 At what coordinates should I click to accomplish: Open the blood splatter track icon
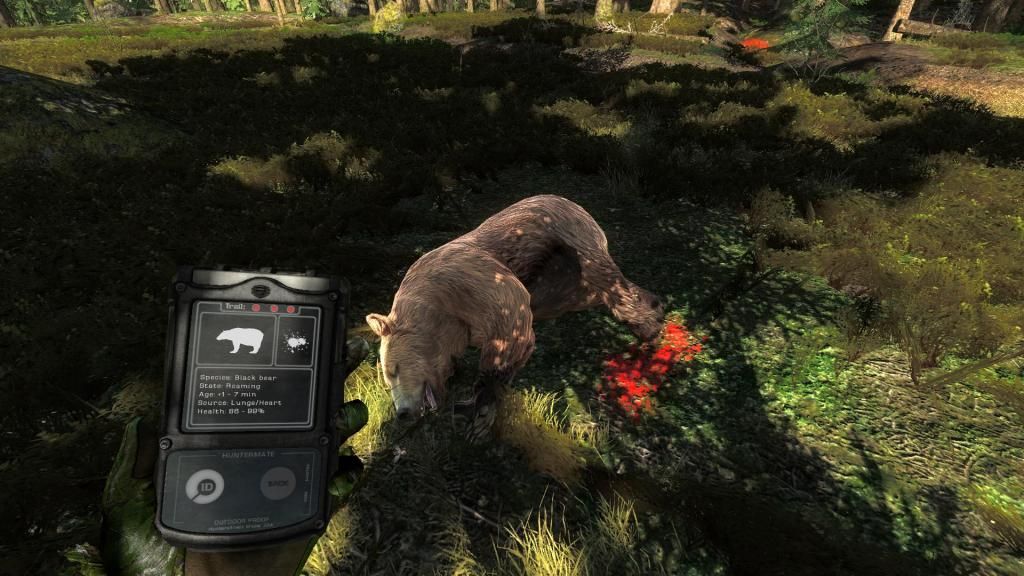[x=295, y=341]
